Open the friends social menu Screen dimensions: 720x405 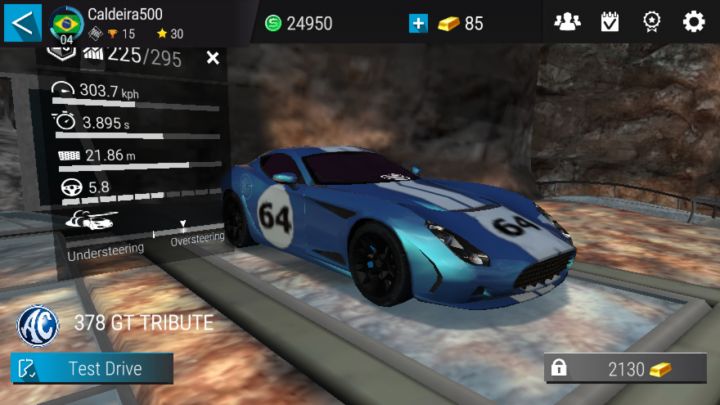coord(567,22)
